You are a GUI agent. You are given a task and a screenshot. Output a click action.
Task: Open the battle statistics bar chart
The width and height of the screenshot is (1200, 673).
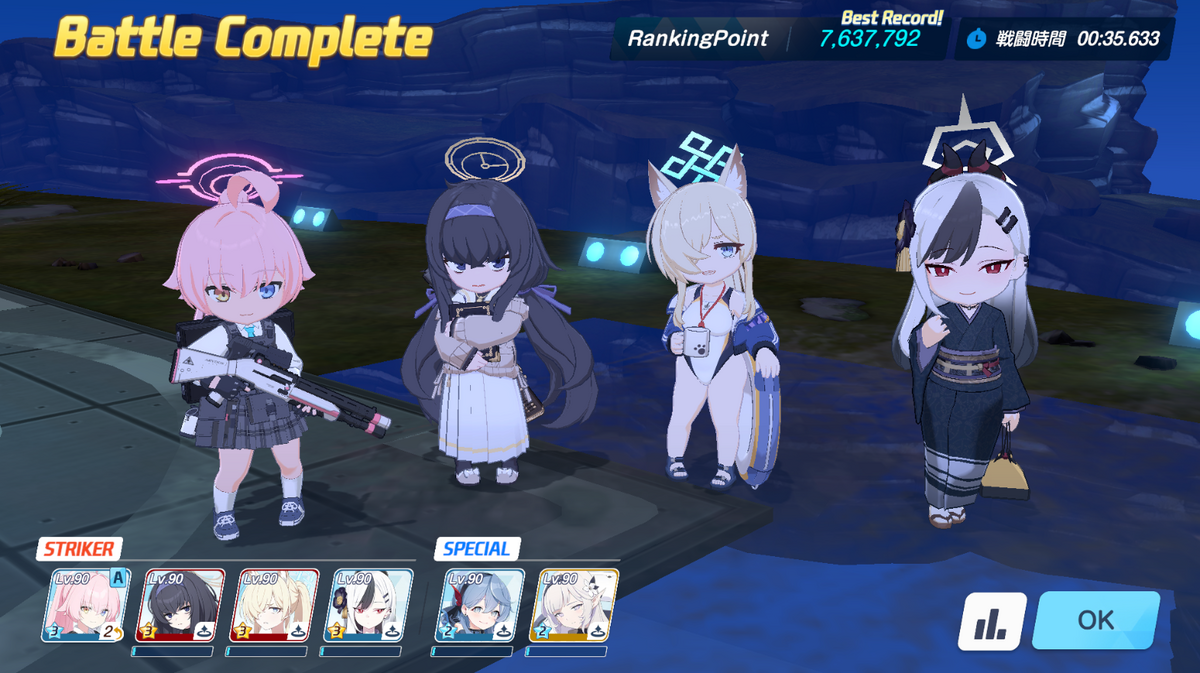pos(992,622)
